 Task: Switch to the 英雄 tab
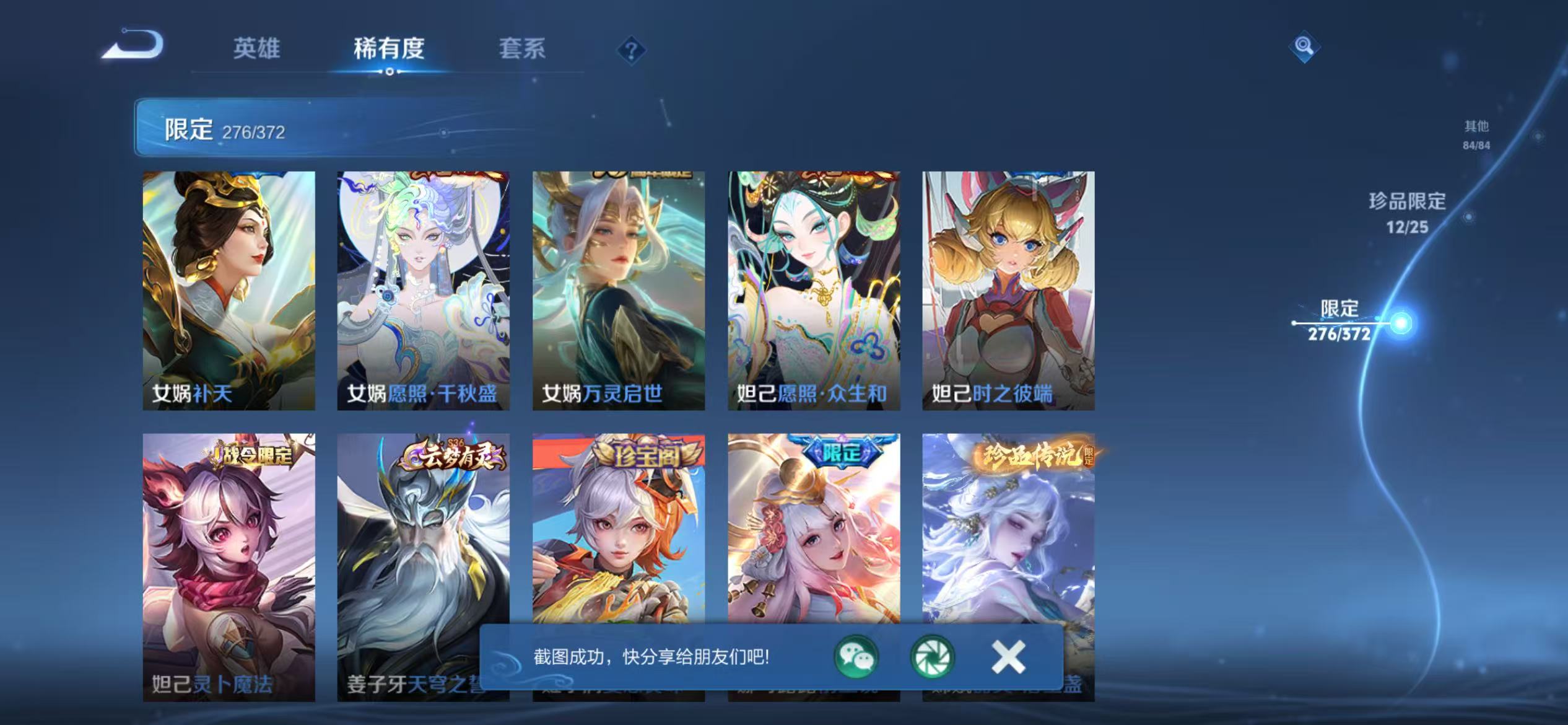coord(258,50)
